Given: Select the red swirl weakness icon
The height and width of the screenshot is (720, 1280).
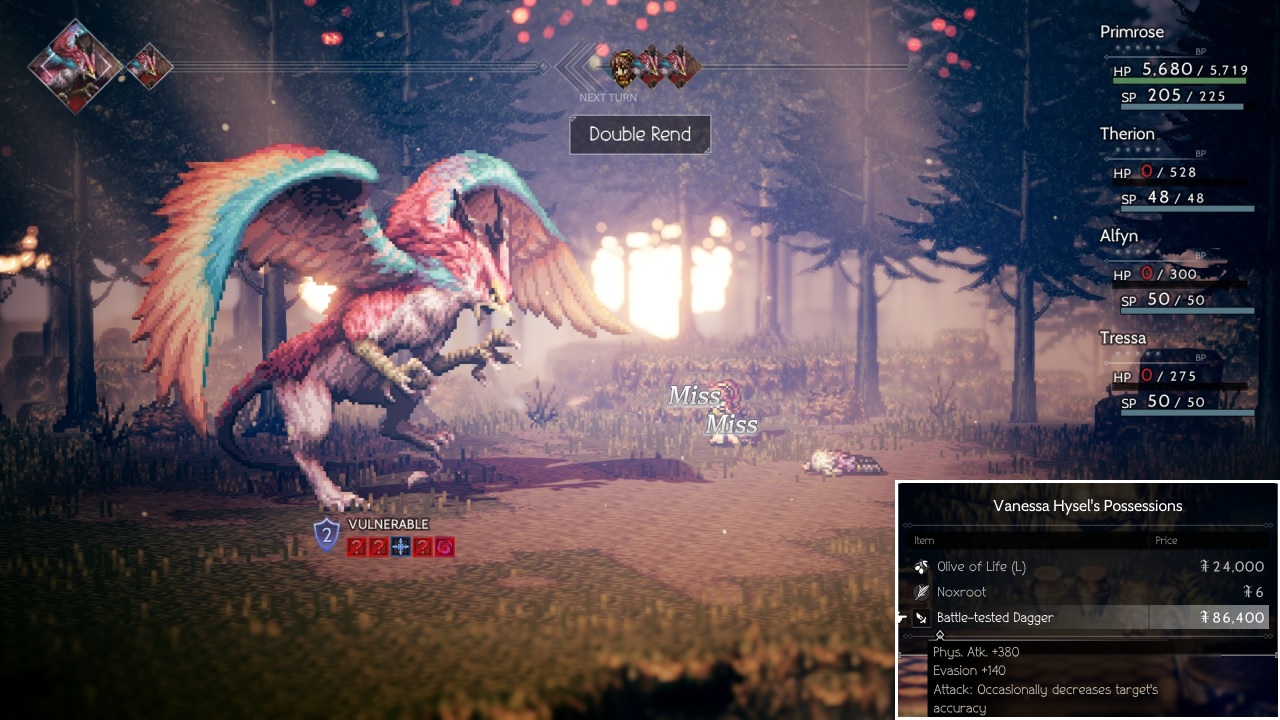Looking at the screenshot, I should point(445,547).
